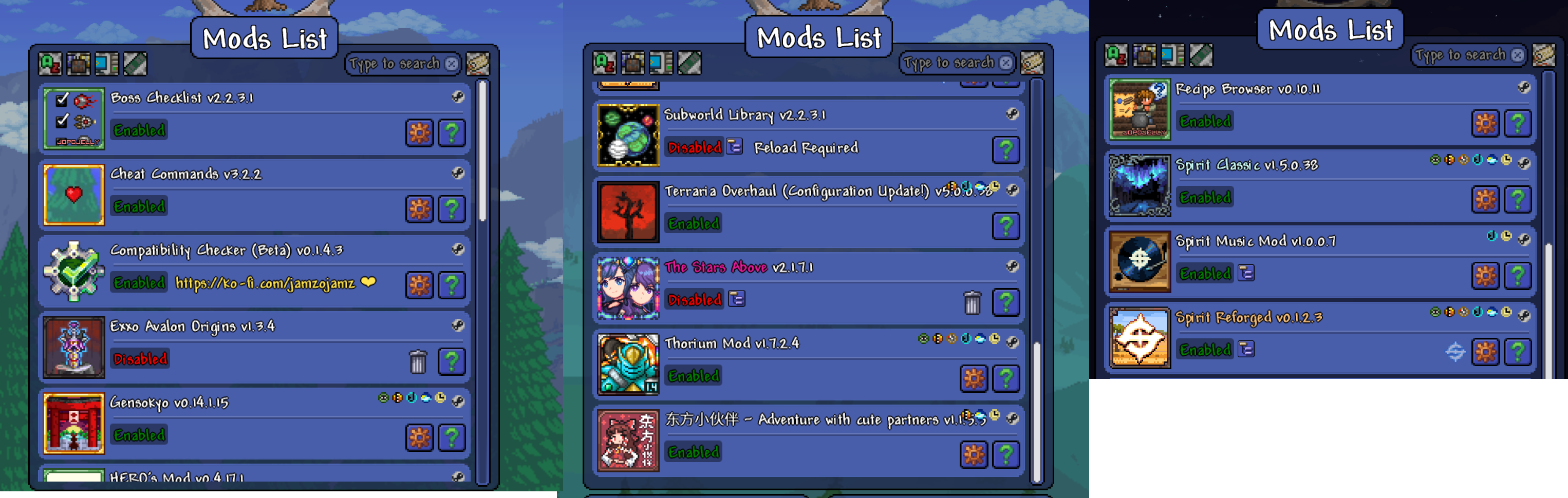Toggle Recipe Browser's Enabled button
Image resolution: width=1568 pixels, height=498 pixels.
[x=1205, y=122]
